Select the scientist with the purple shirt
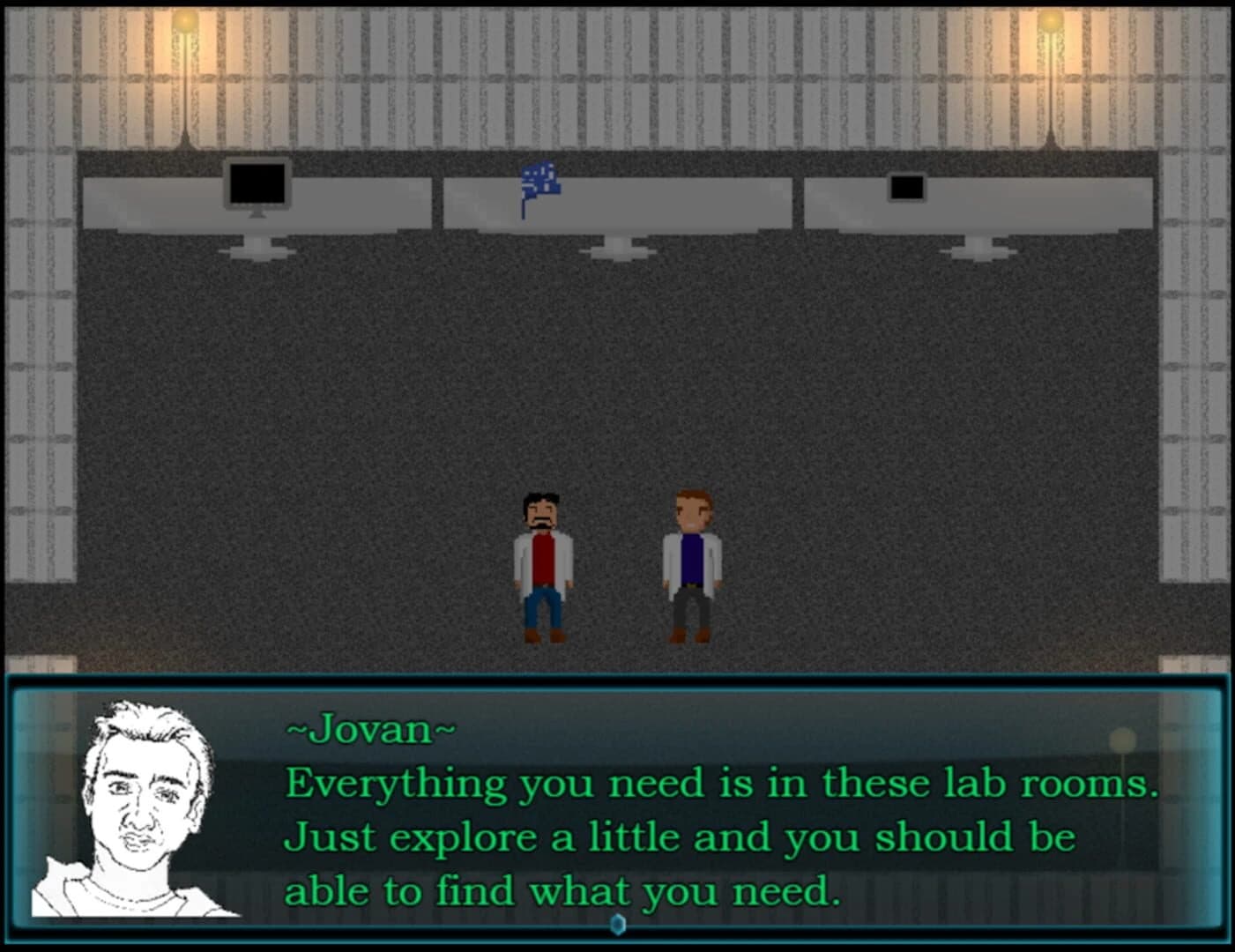The width and height of the screenshot is (1235, 952). (x=690, y=564)
